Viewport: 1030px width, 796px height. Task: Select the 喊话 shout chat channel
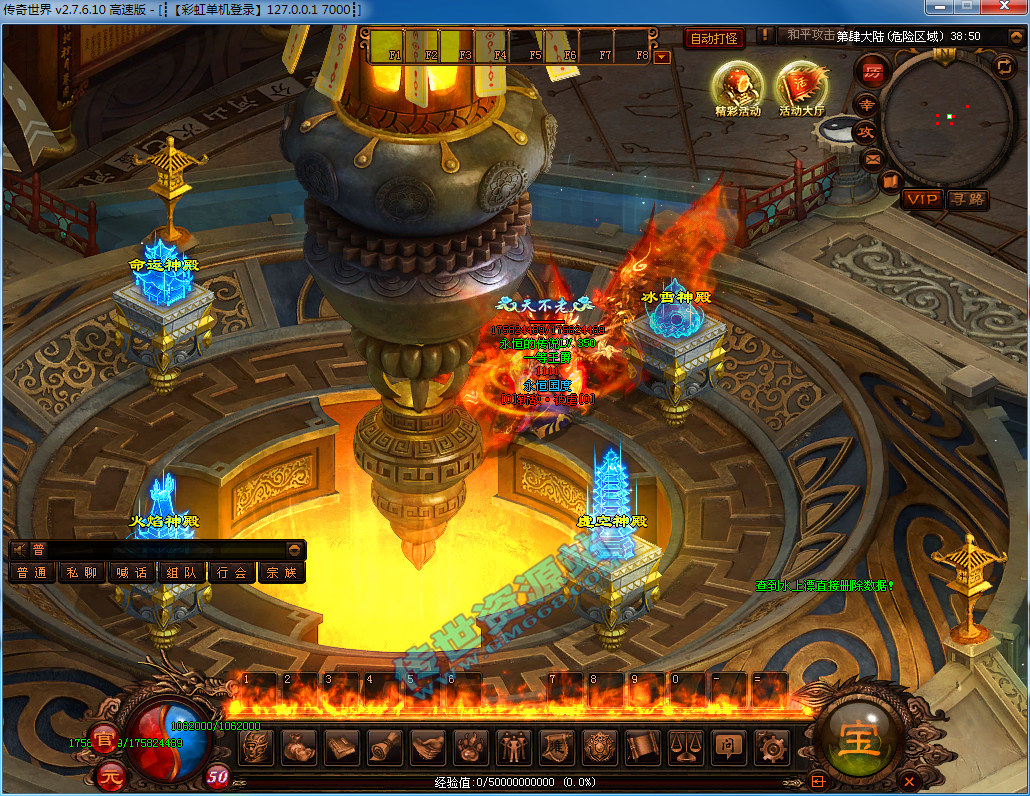(132, 573)
